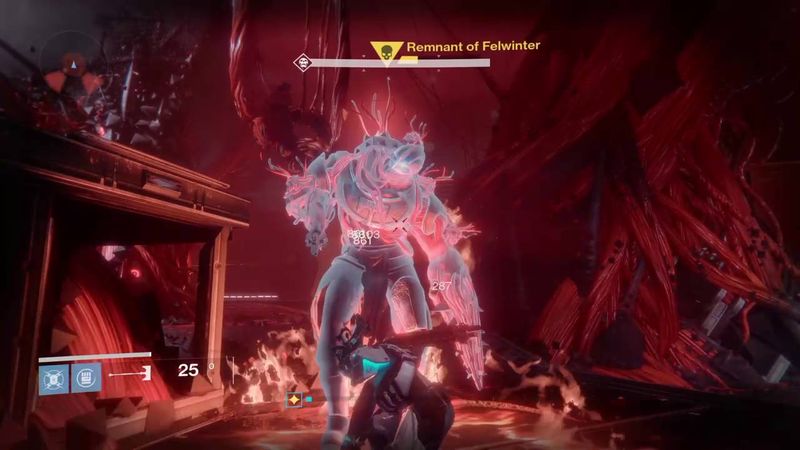Click the gold star buff icon

[x=295, y=399]
